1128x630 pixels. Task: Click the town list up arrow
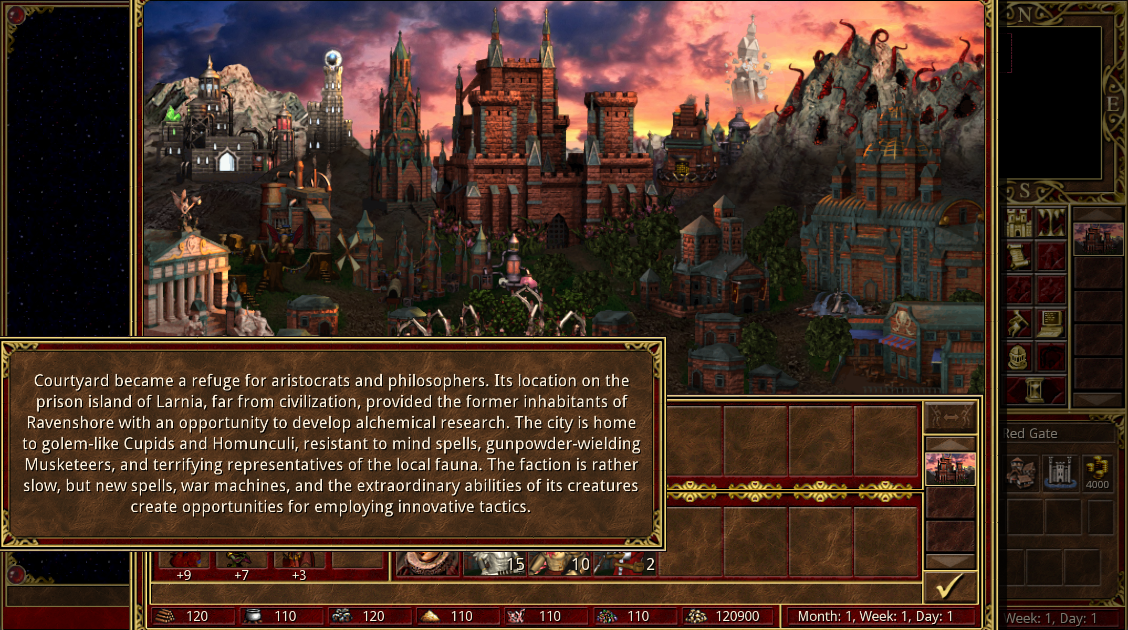[950, 443]
